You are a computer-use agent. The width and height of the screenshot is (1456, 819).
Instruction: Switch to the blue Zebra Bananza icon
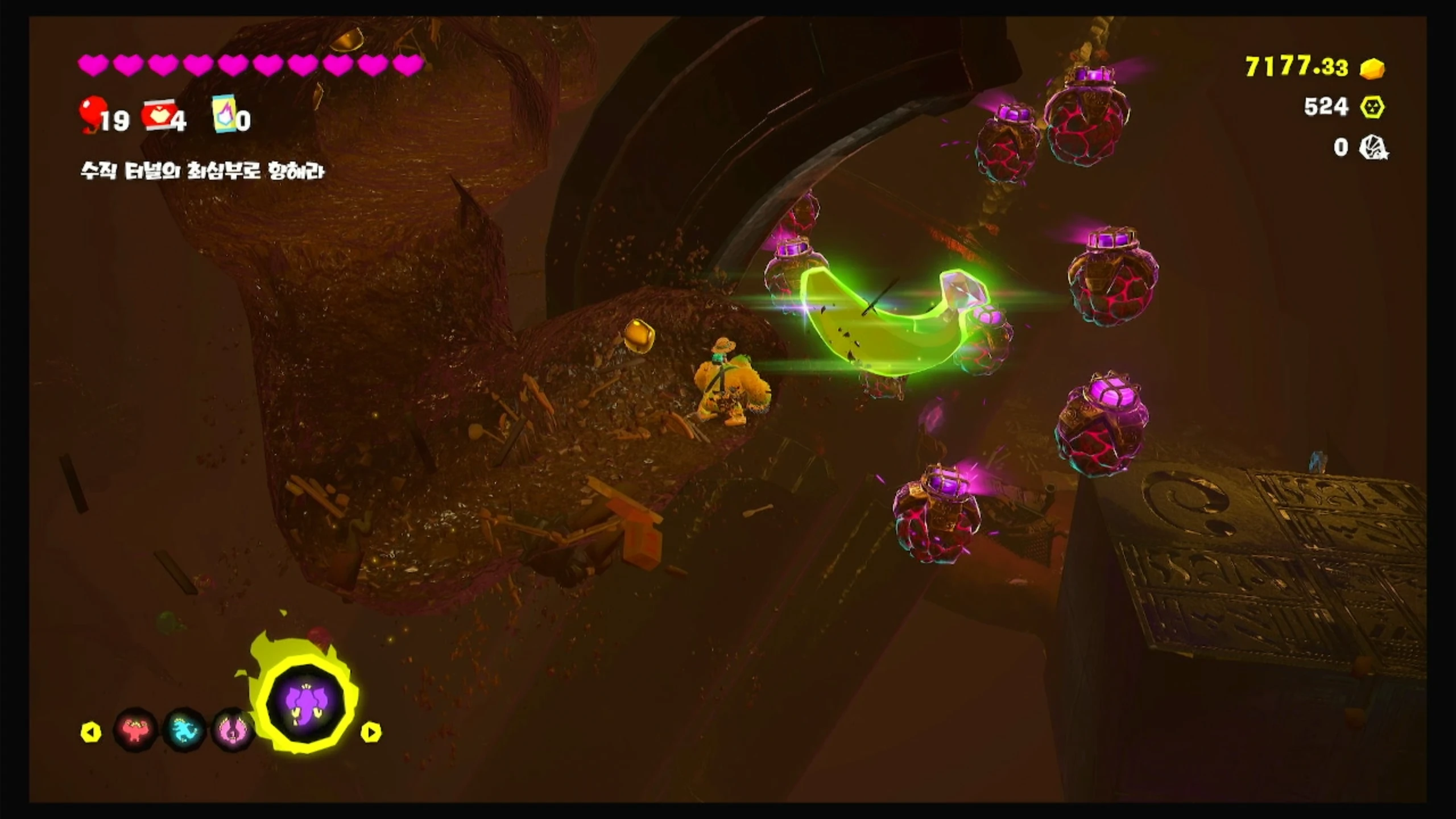(184, 730)
